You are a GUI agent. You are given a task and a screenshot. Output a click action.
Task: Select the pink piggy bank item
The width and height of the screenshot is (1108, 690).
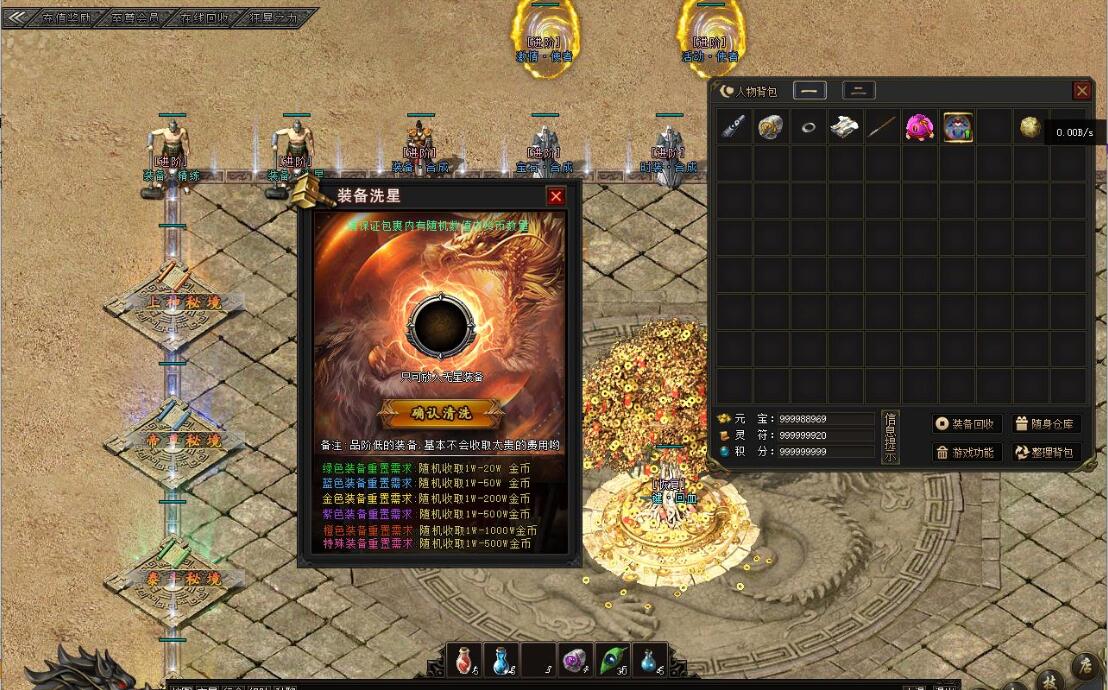pos(920,127)
